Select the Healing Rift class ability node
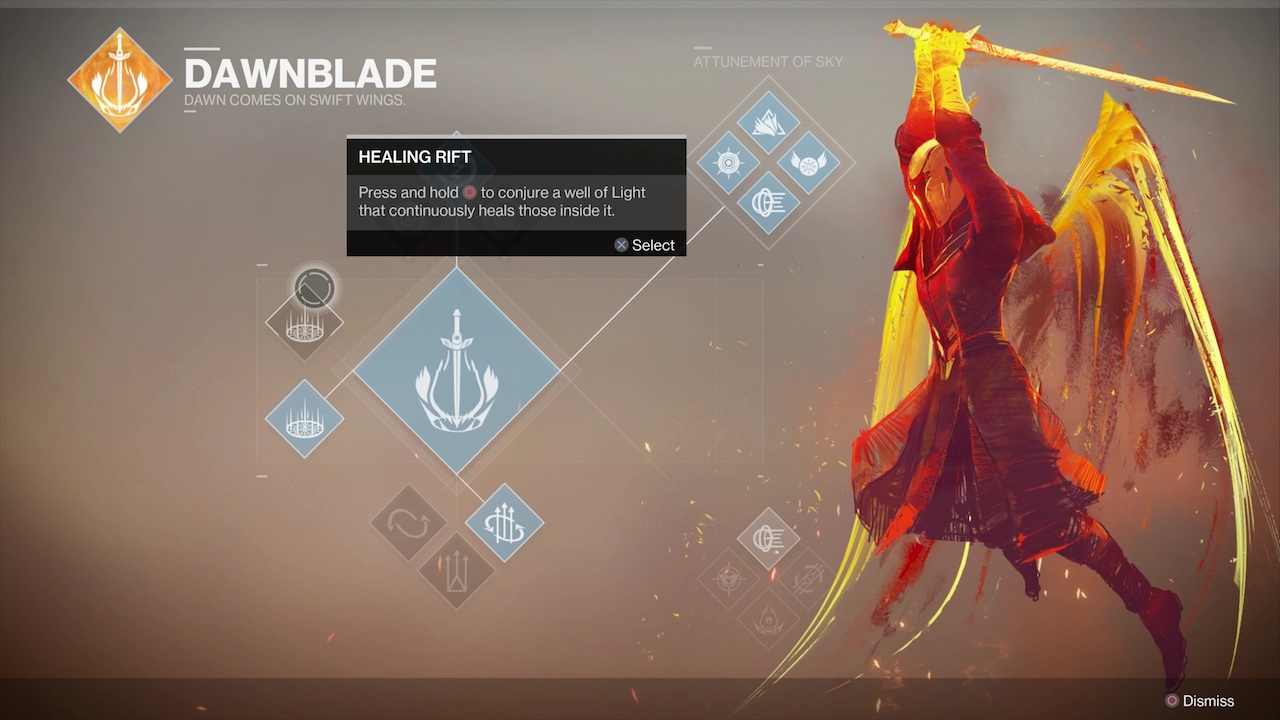This screenshot has height=720, width=1280. pyautogui.click(x=304, y=322)
